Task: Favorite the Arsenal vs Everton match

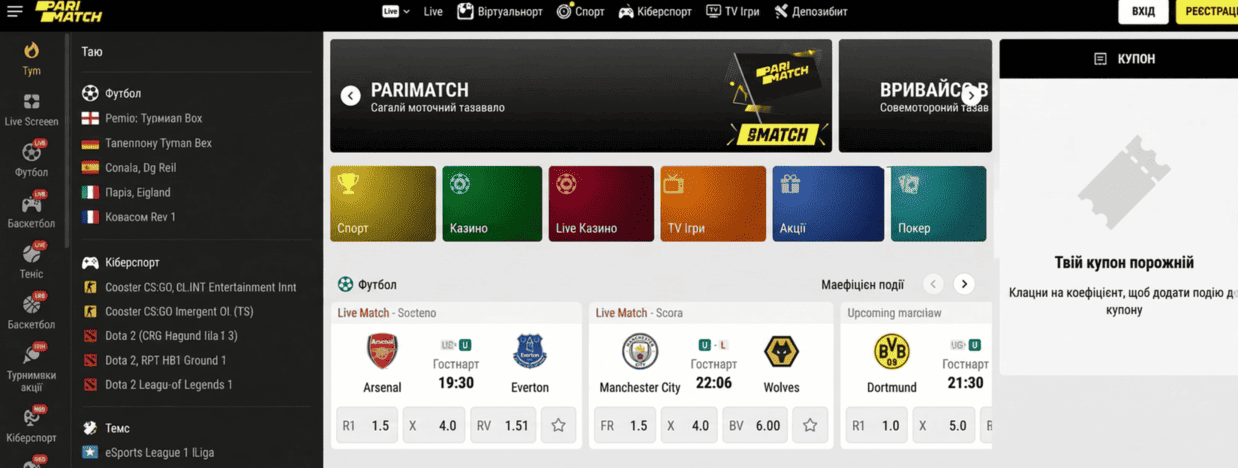Action: pos(558,426)
